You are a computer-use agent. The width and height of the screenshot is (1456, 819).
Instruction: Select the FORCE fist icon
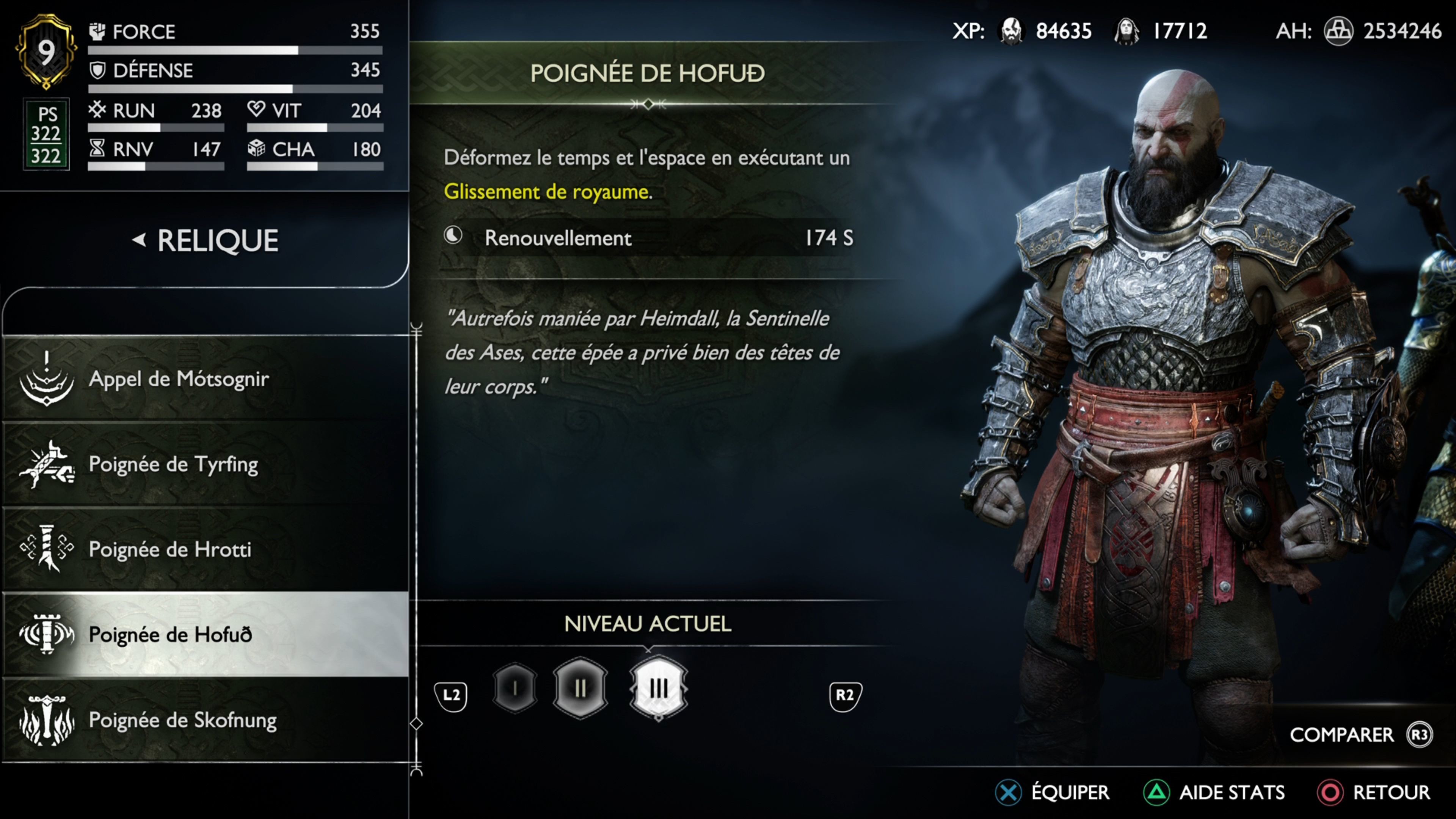tap(97, 31)
